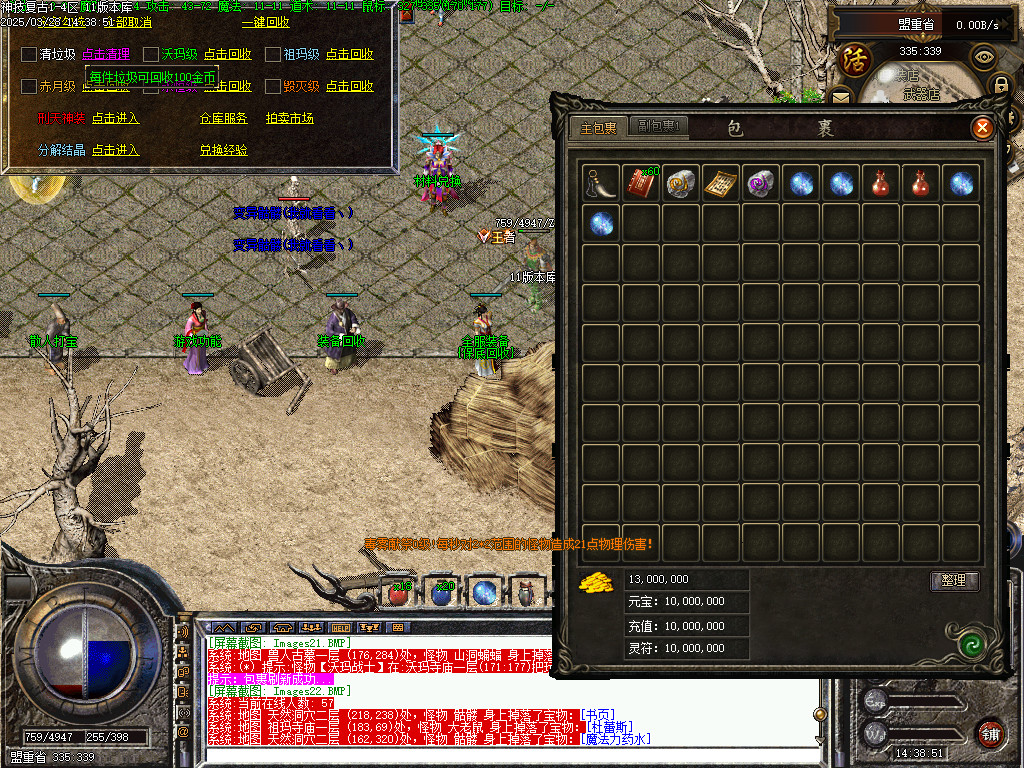
Task: Choose the purple spiral stone item
Action: click(x=760, y=183)
